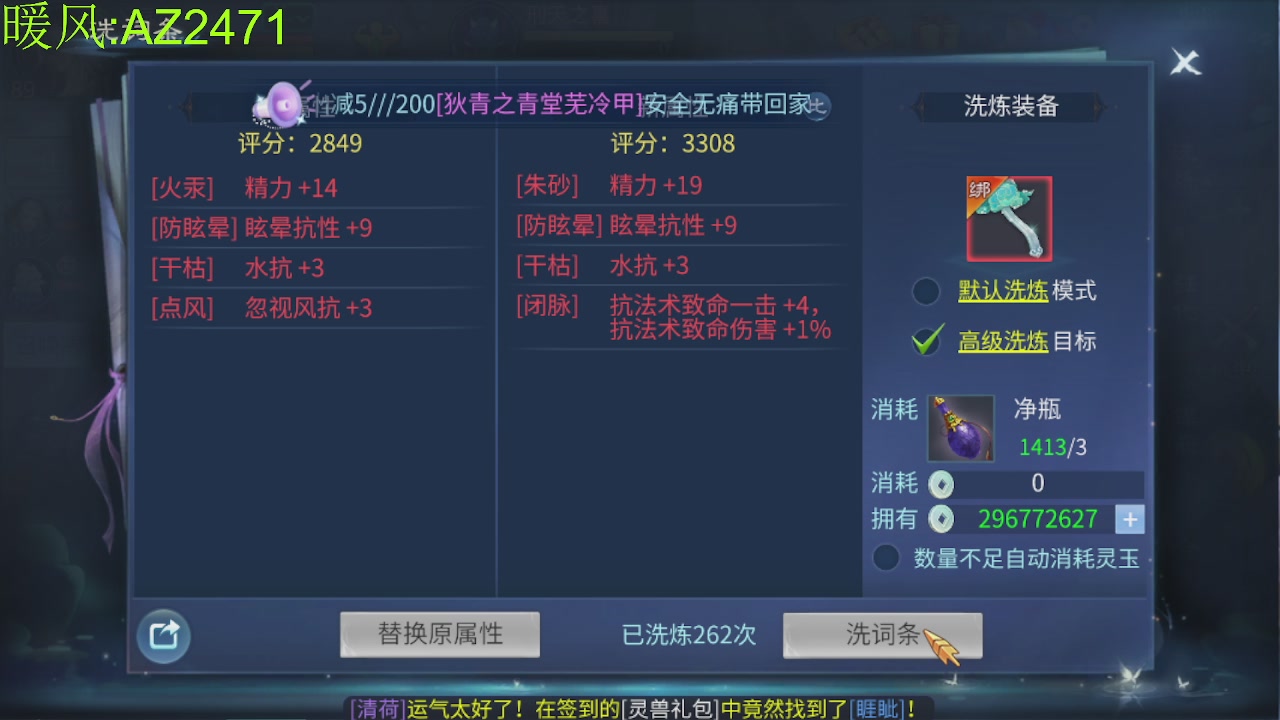Enable 数量不足自动消耗灵玉 auto-consume option
This screenshot has width=1280, height=720.
885,559
